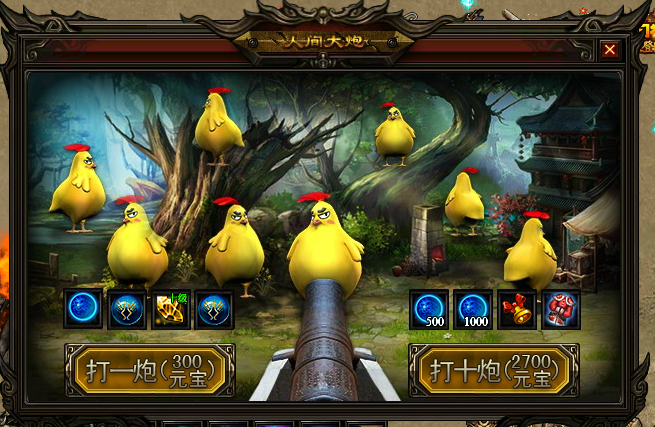Inspect the golden bell with red ribbon
Image resolution: width=655 pixels, height=427 pixels.
[x=517, y=309]
